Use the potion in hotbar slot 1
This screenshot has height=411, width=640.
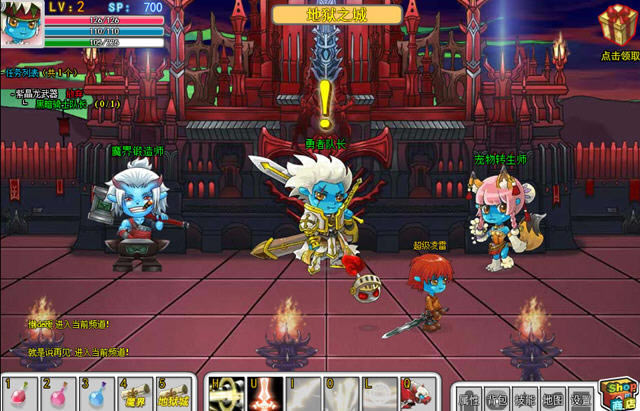19,393
